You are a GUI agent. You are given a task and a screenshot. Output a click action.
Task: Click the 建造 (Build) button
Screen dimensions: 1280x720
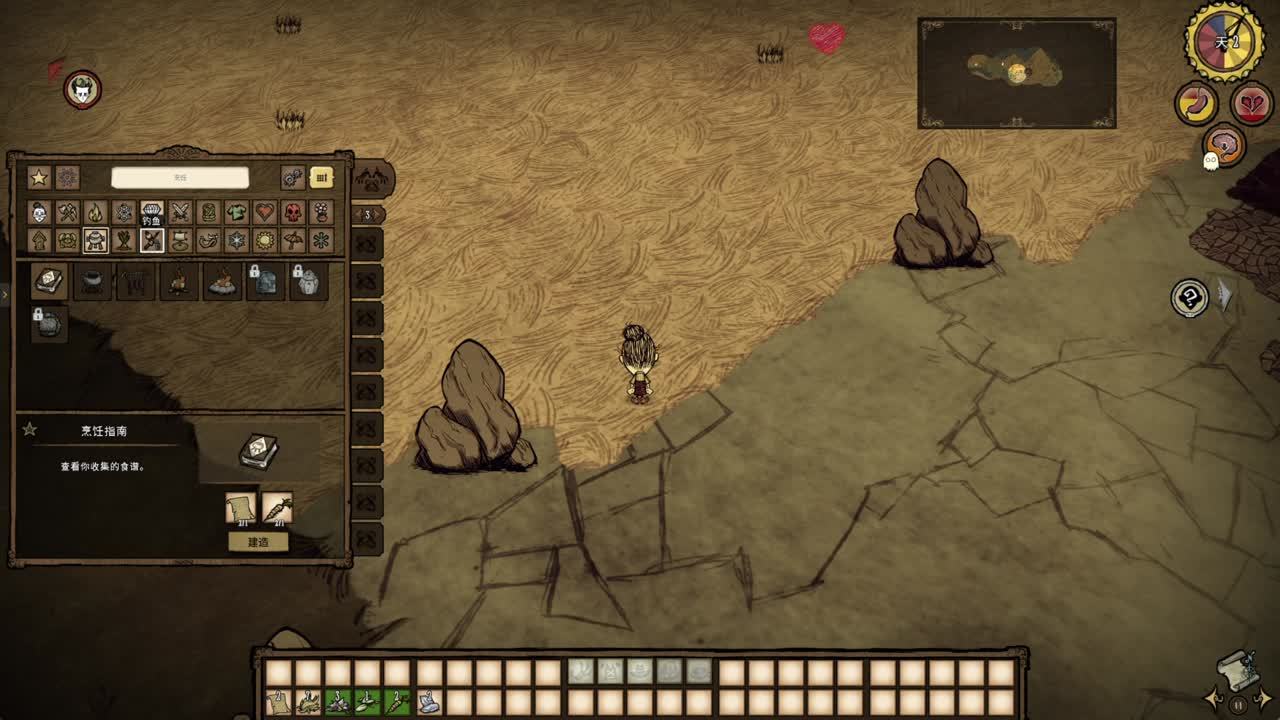point(258,542)
